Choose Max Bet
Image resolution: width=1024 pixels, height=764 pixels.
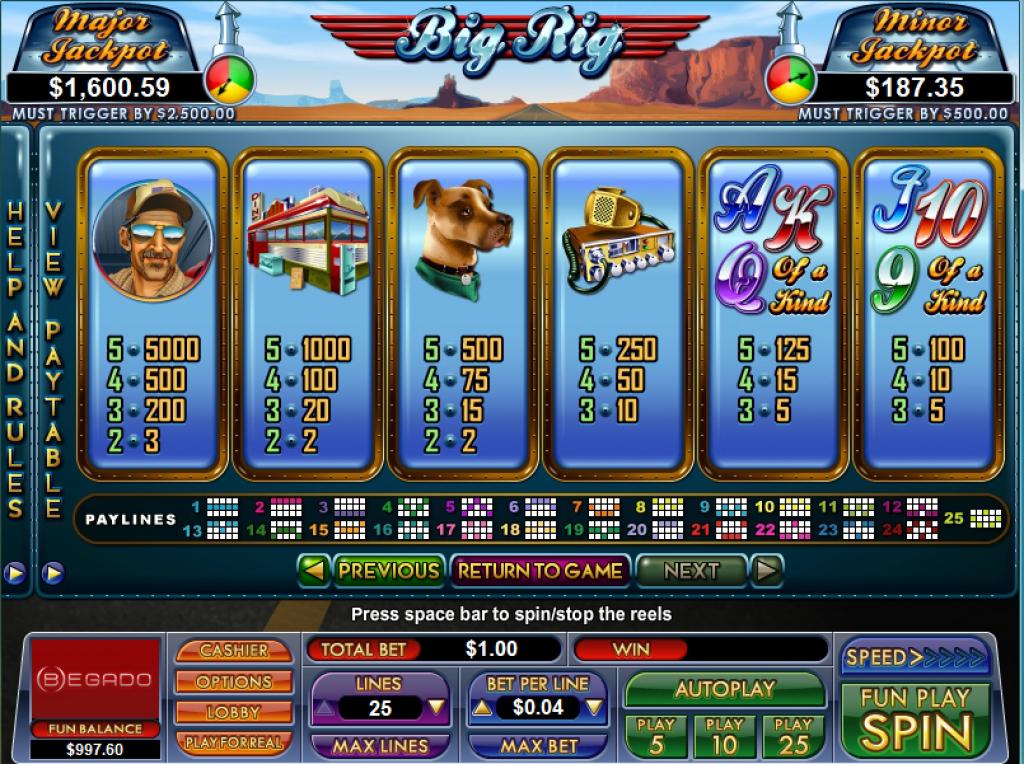[x=538, y=746]
